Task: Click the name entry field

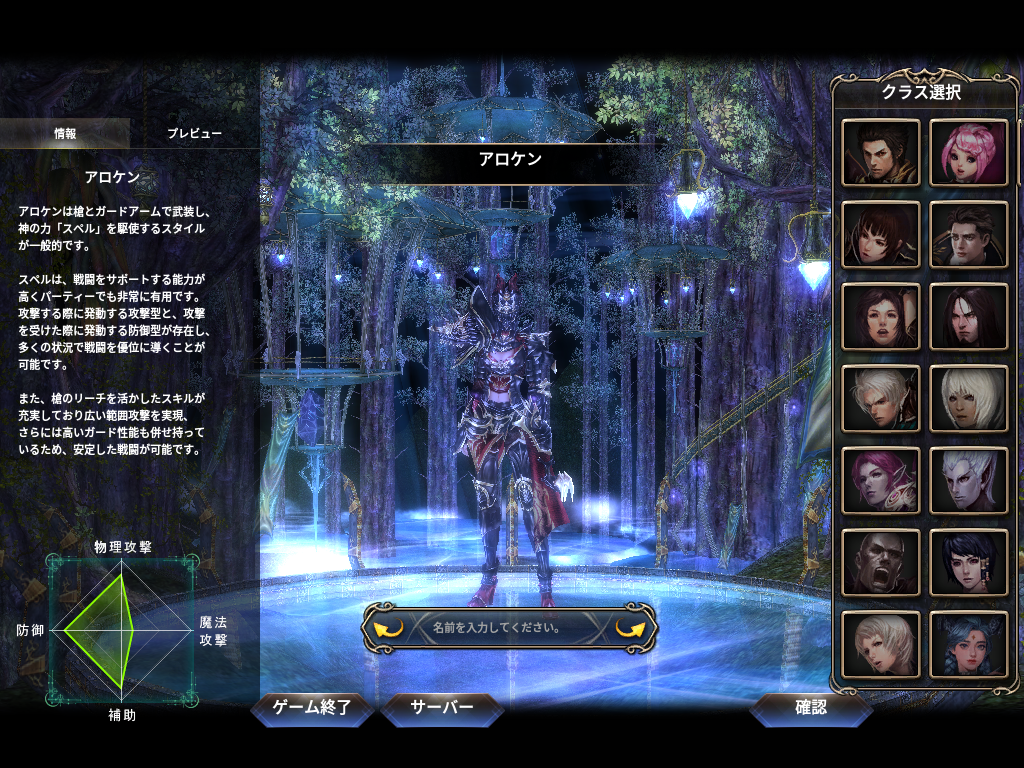Action: click(510, 628)
